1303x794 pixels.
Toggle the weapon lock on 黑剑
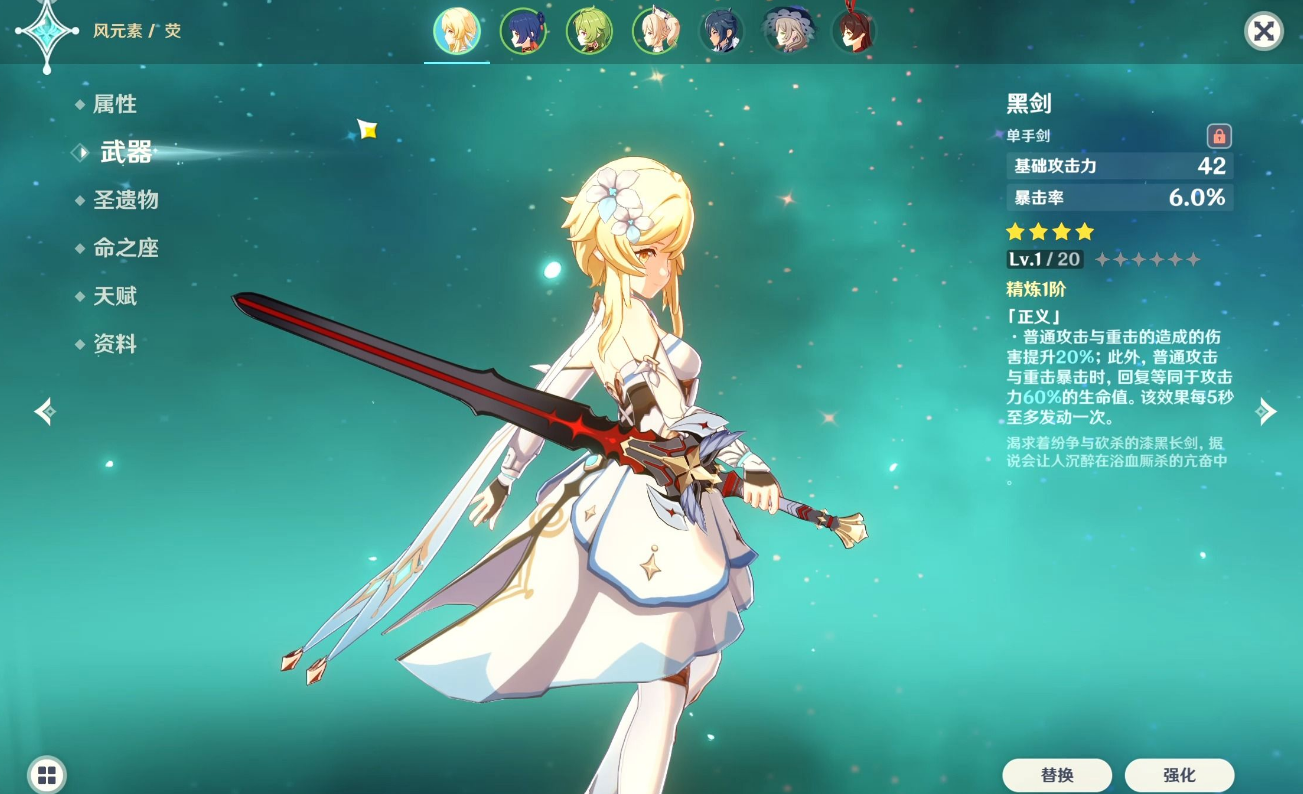1219,136
